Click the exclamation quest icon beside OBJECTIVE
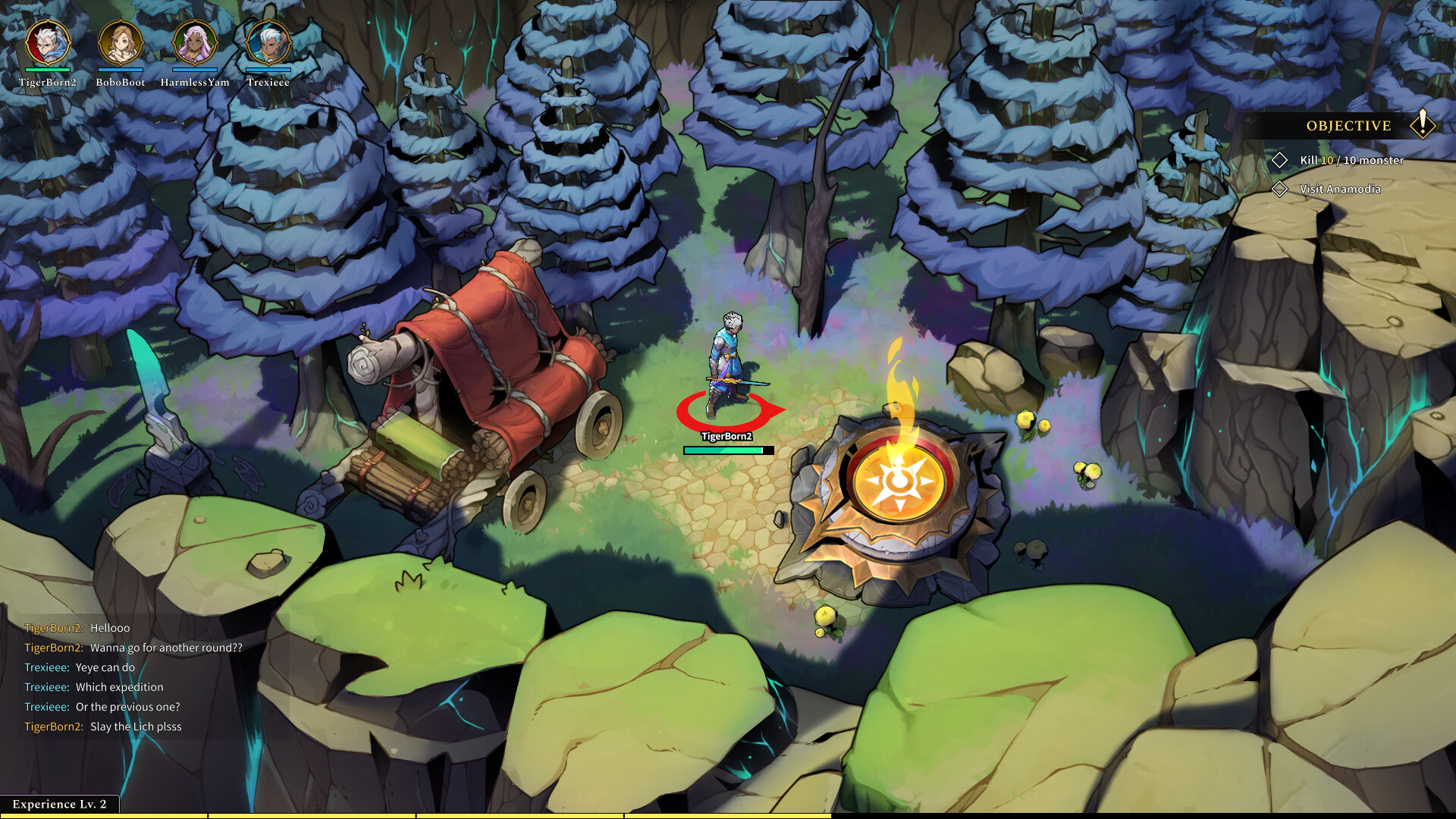 point(1423,125)
